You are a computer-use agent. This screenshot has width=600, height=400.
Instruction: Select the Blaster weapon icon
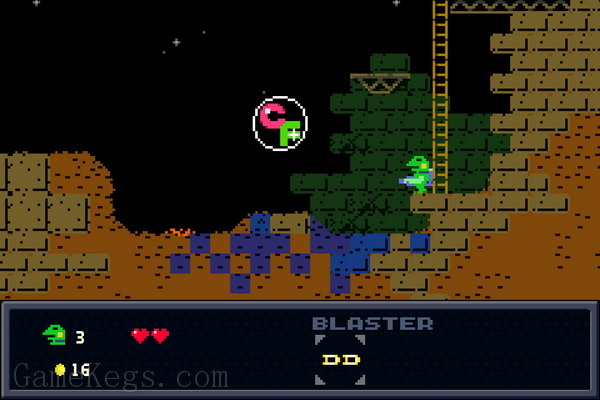pyautogui.click(x=339, y=360)
